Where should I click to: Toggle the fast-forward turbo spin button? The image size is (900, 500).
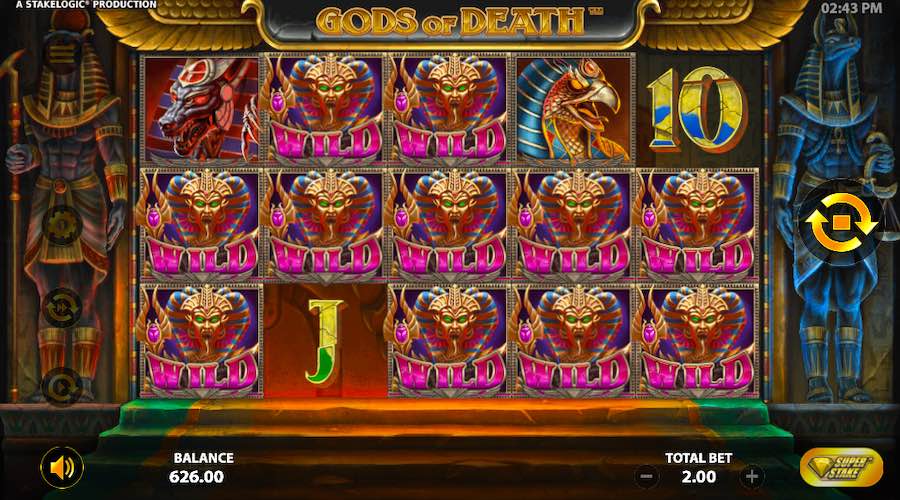coord(62,307)
